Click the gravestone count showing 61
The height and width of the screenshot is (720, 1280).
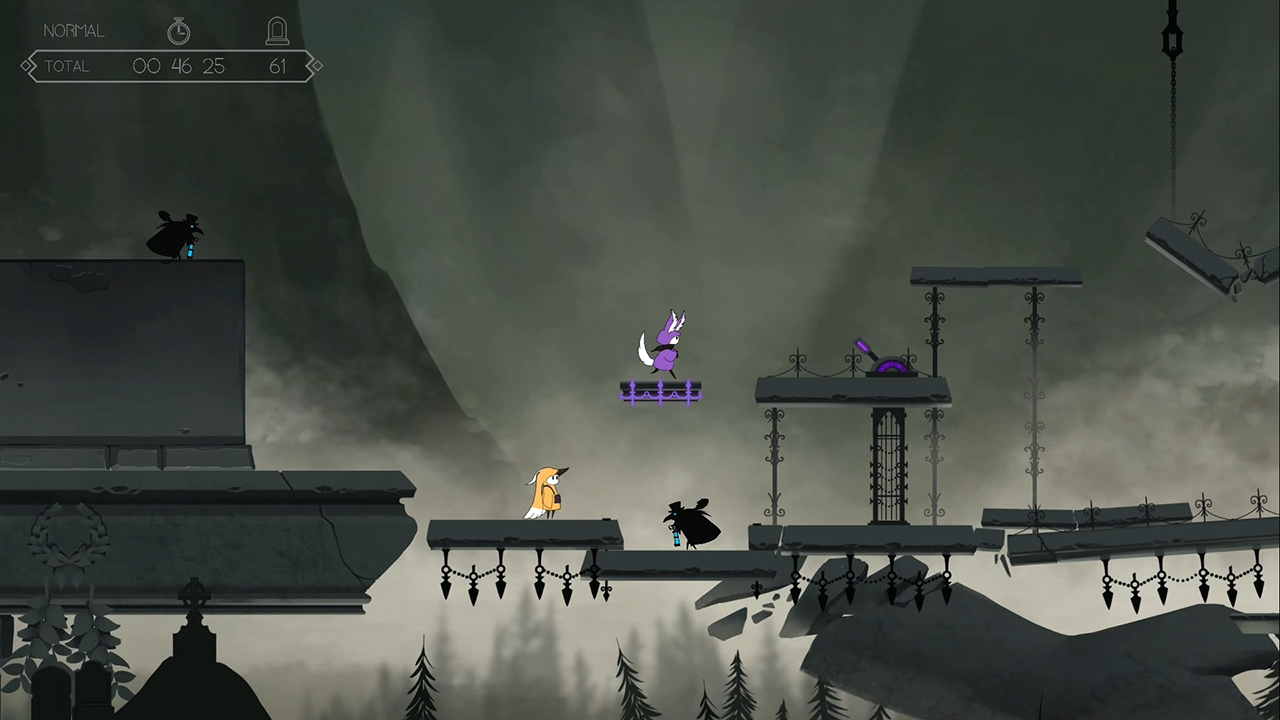tap(278, 66)
